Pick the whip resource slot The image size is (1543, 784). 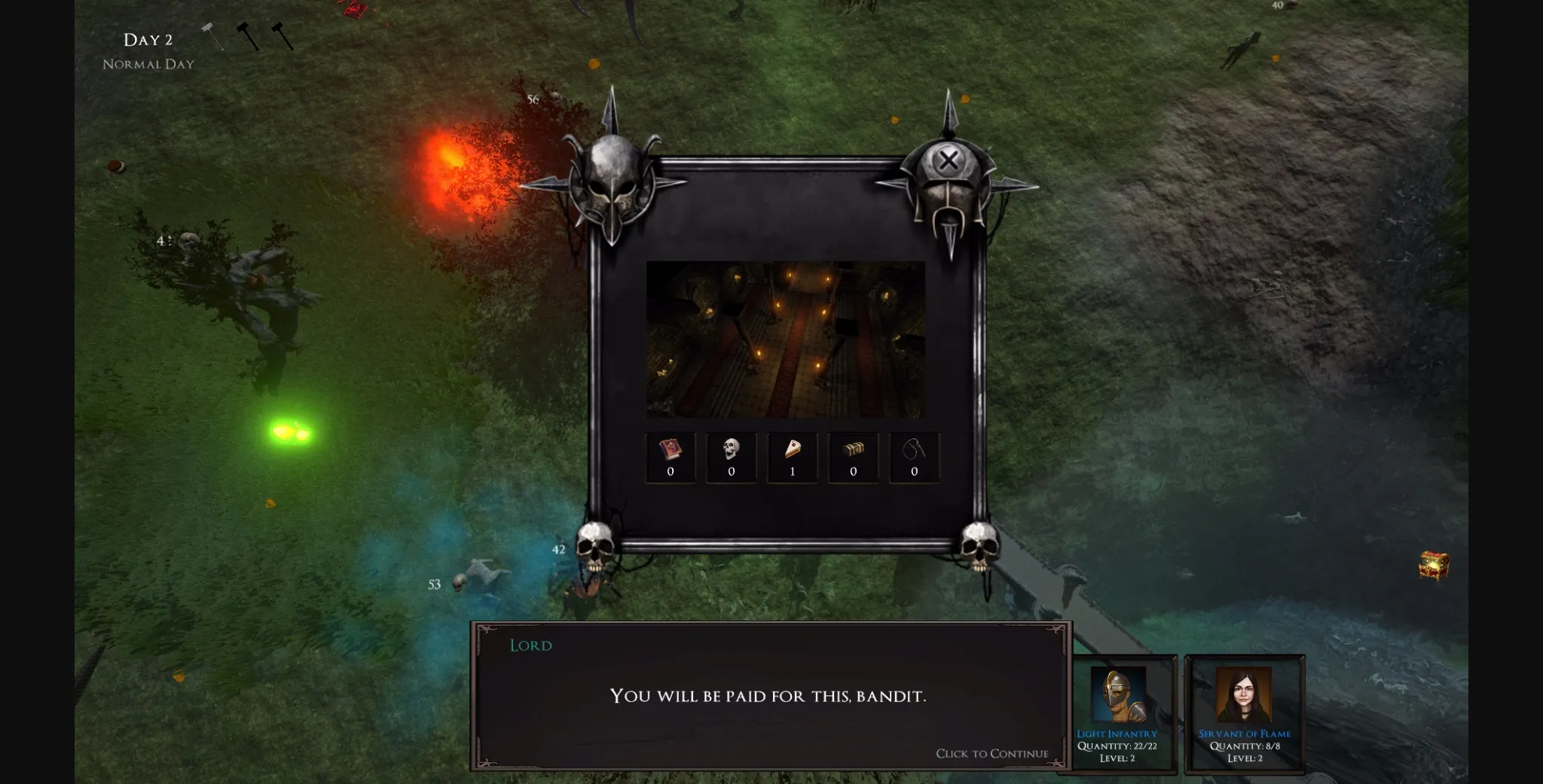(914, 457)
